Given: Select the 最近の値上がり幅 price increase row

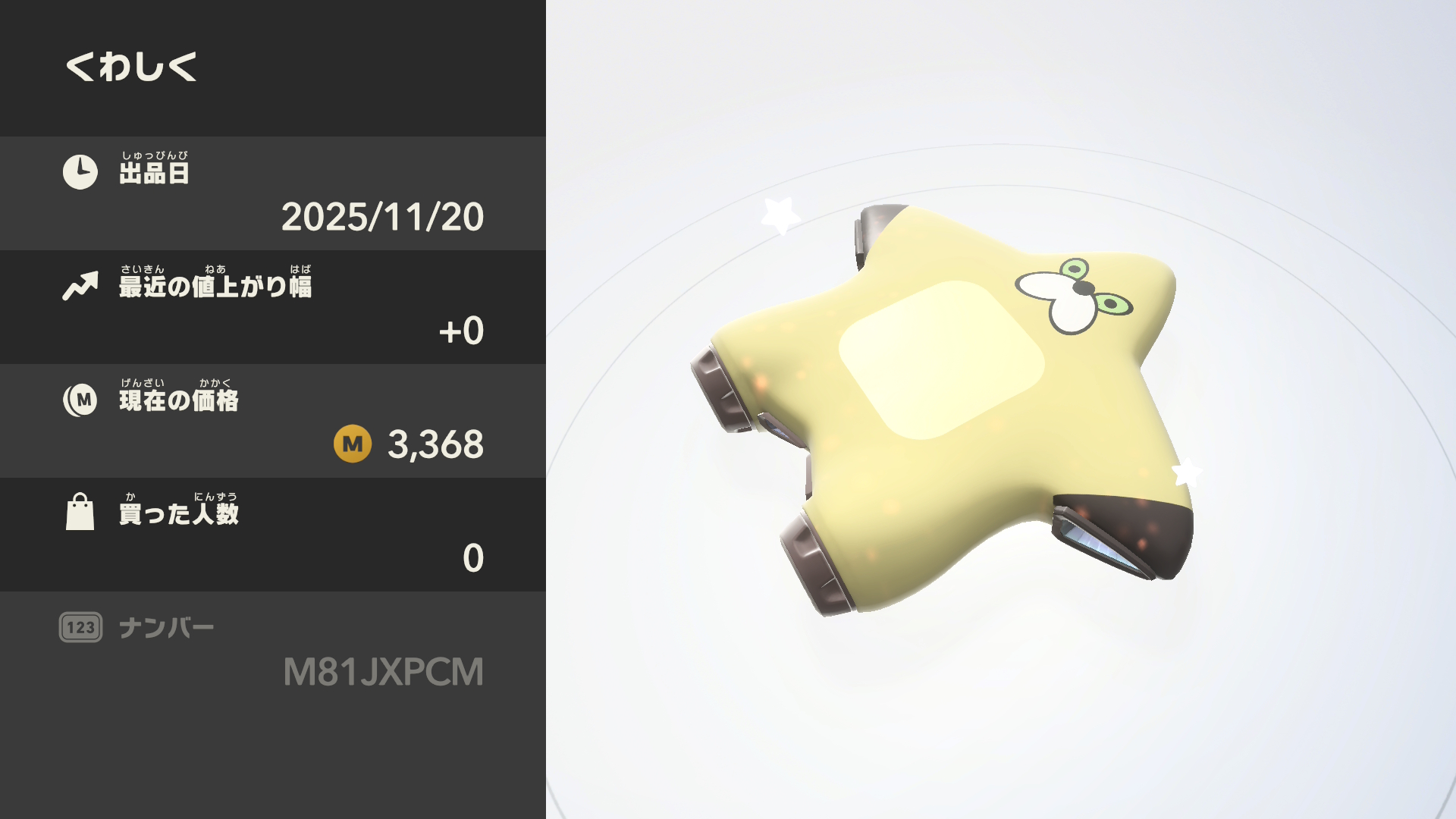Looking at the screenshot, I should (273, 307).
